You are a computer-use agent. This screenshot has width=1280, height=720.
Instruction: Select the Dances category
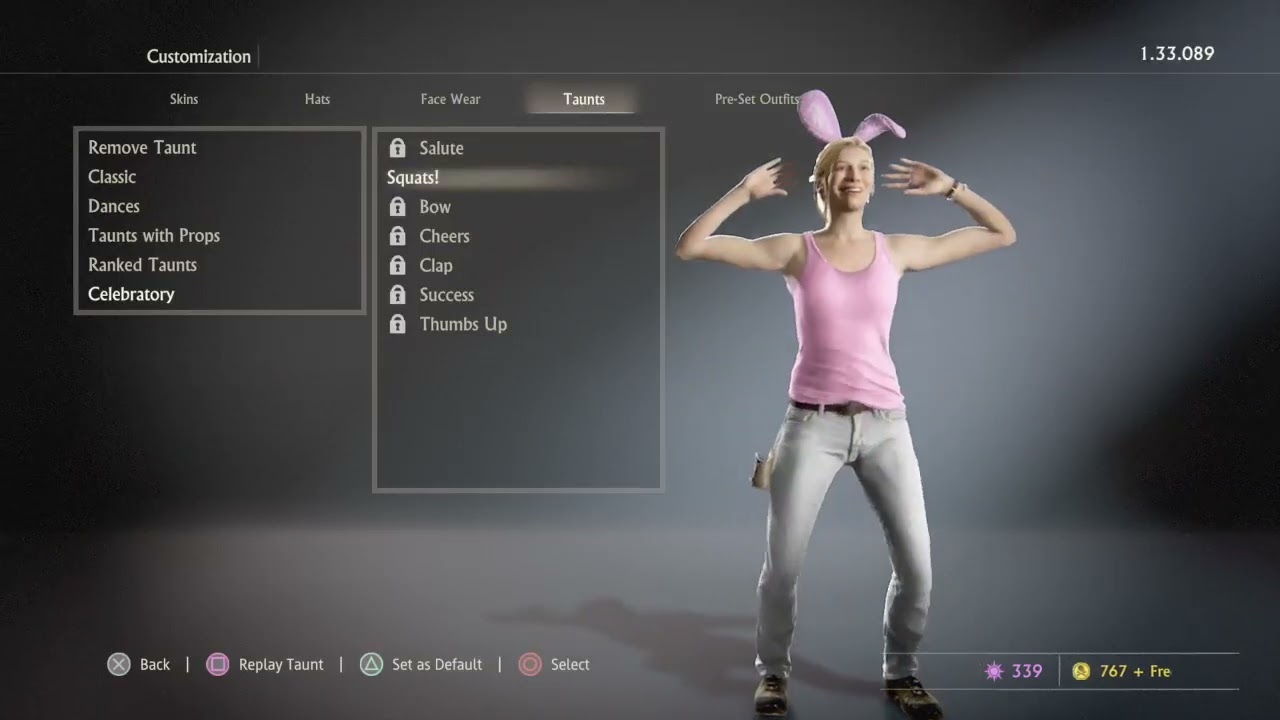[114, 206]
